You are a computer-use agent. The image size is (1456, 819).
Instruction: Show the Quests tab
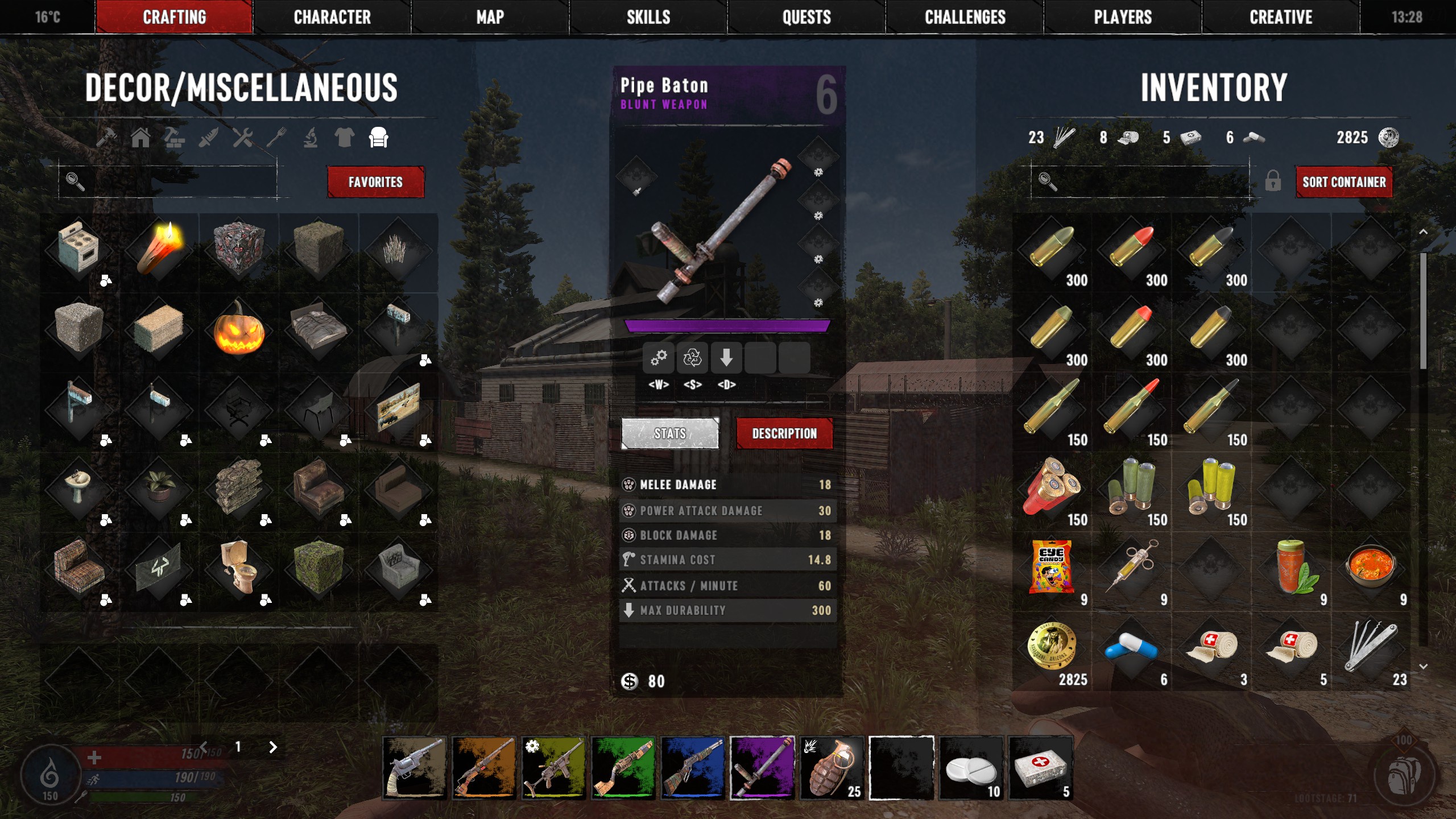point(806,17)
